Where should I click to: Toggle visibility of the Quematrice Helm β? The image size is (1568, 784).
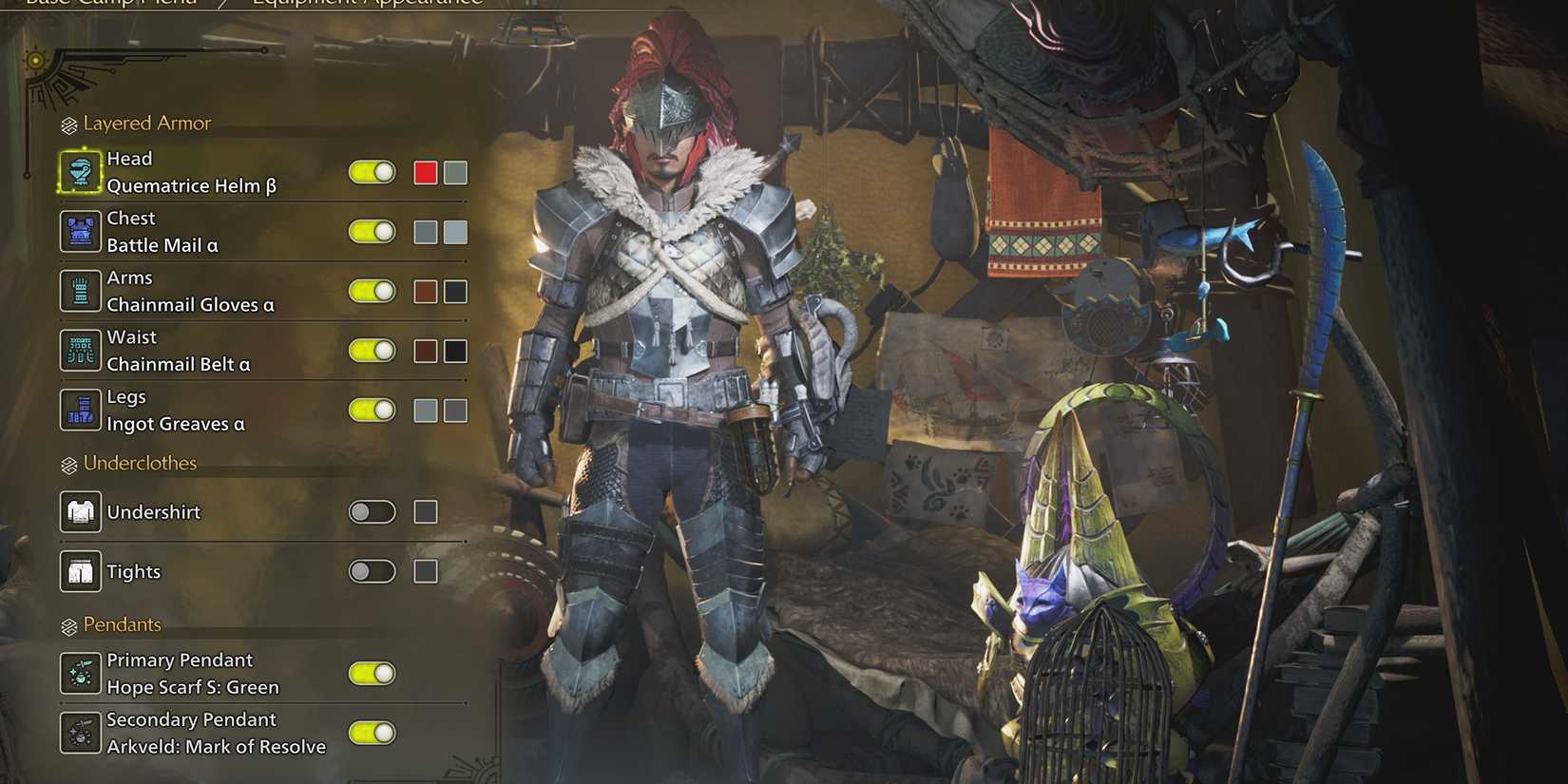tap(372, 172)
